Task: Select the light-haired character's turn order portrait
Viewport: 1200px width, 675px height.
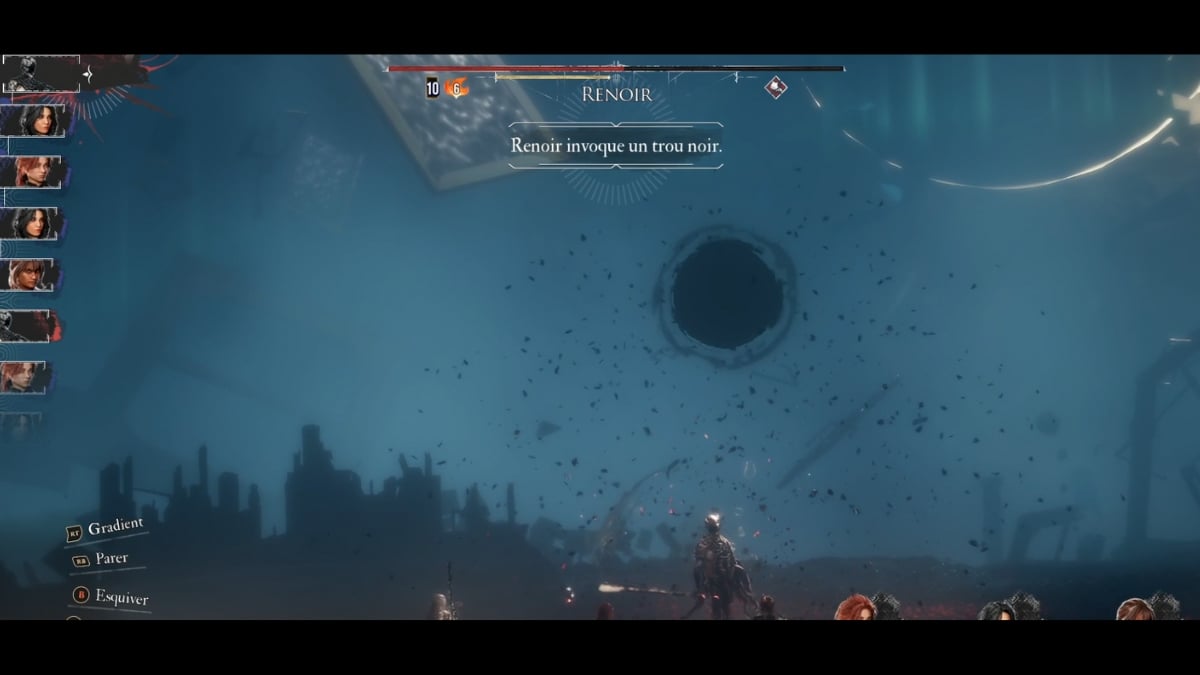Action: pos(28,274)
